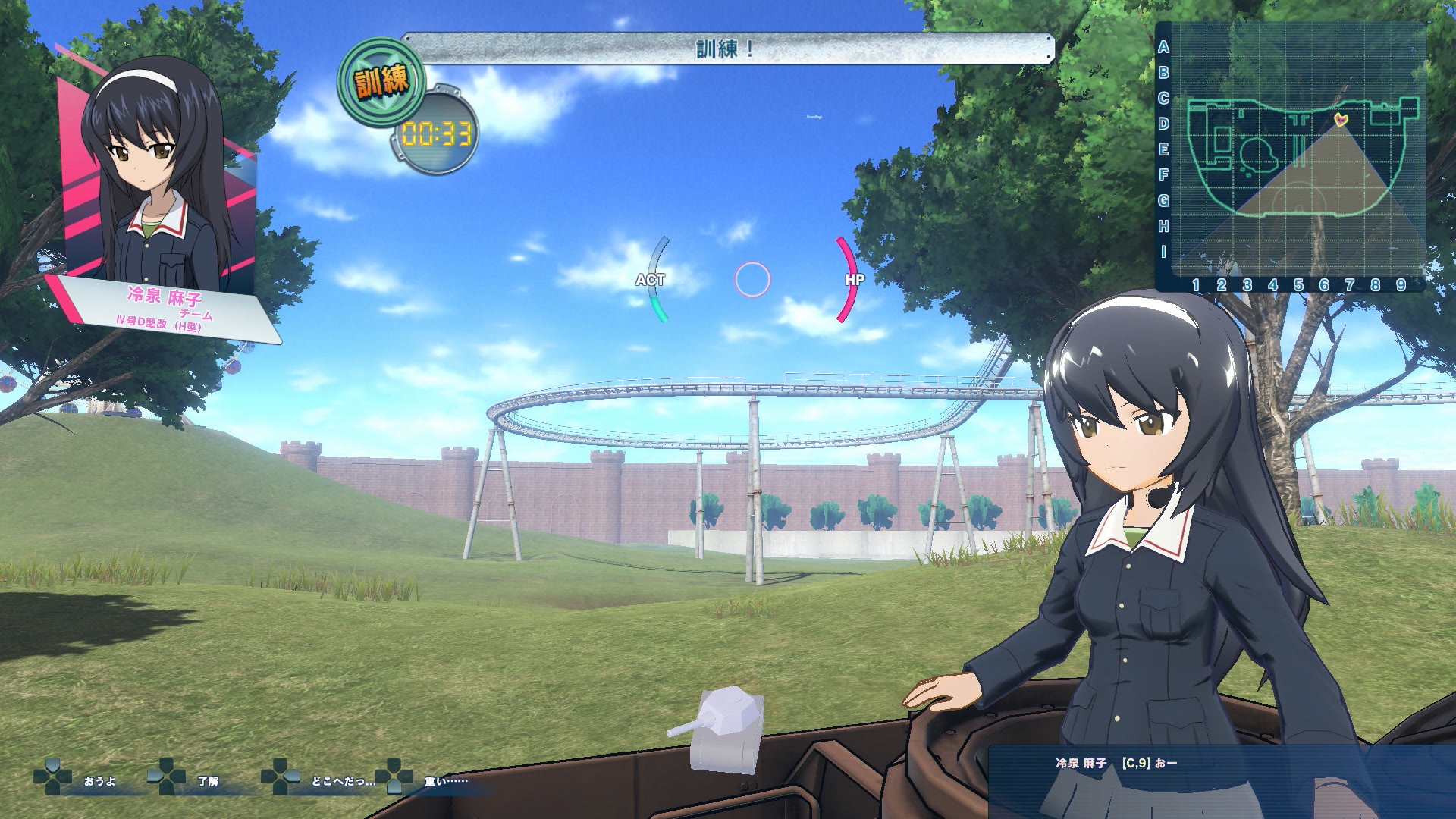Select the どこへだっ… quick chat phrase
1456x819 pixels.
(x=343, y=781)
